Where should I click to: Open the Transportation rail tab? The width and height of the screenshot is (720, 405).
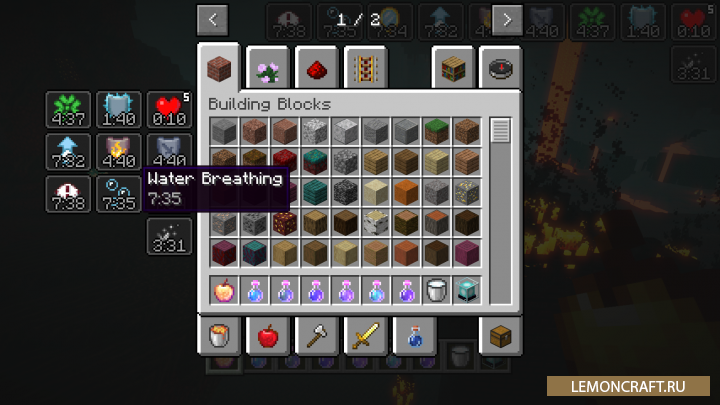[x=365, y=69]
